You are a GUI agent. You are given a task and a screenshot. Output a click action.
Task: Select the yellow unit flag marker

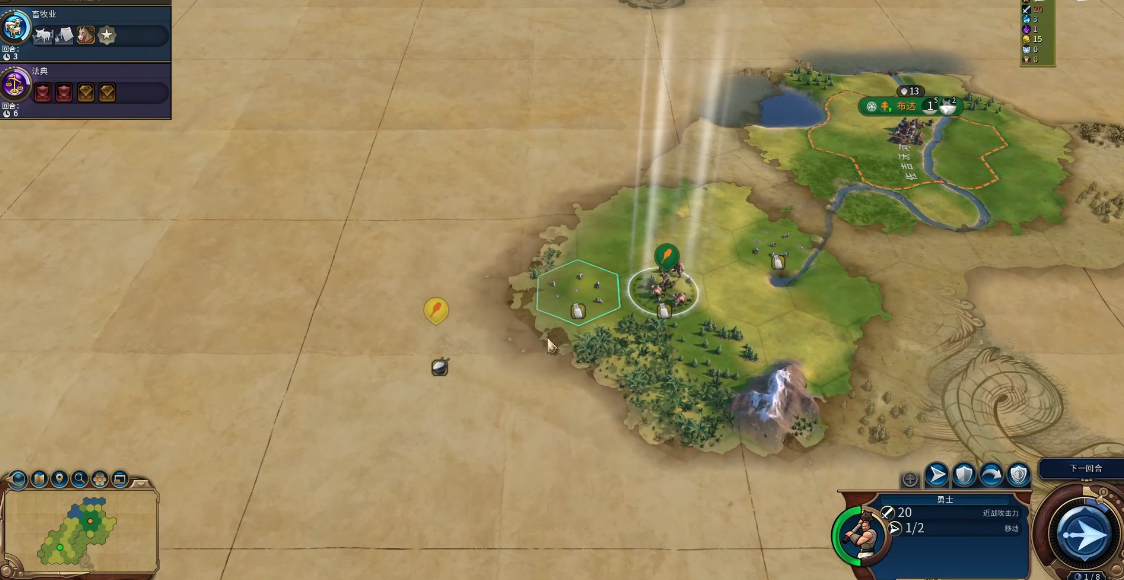435,310
